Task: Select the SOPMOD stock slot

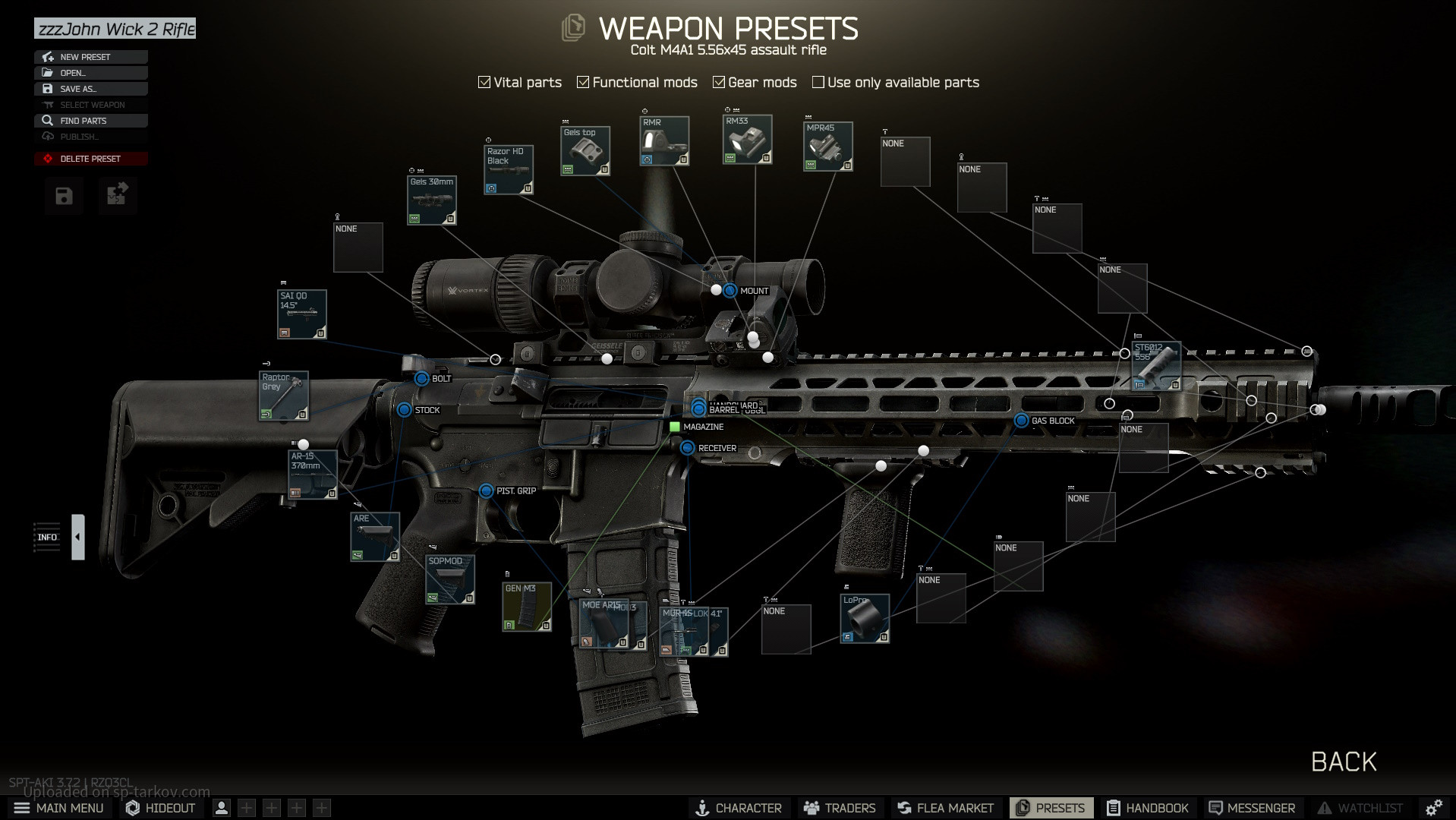Action: 450,579
